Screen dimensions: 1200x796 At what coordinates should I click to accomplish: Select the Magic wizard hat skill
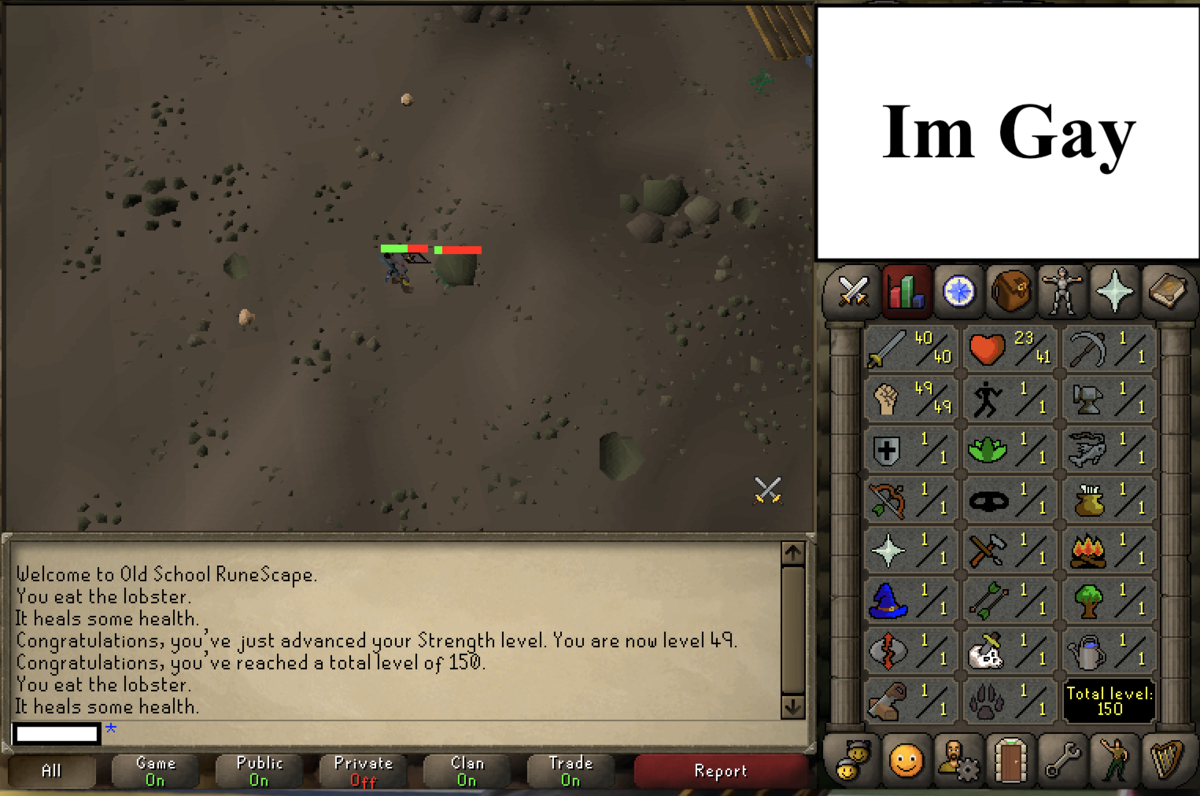(910, 601)
